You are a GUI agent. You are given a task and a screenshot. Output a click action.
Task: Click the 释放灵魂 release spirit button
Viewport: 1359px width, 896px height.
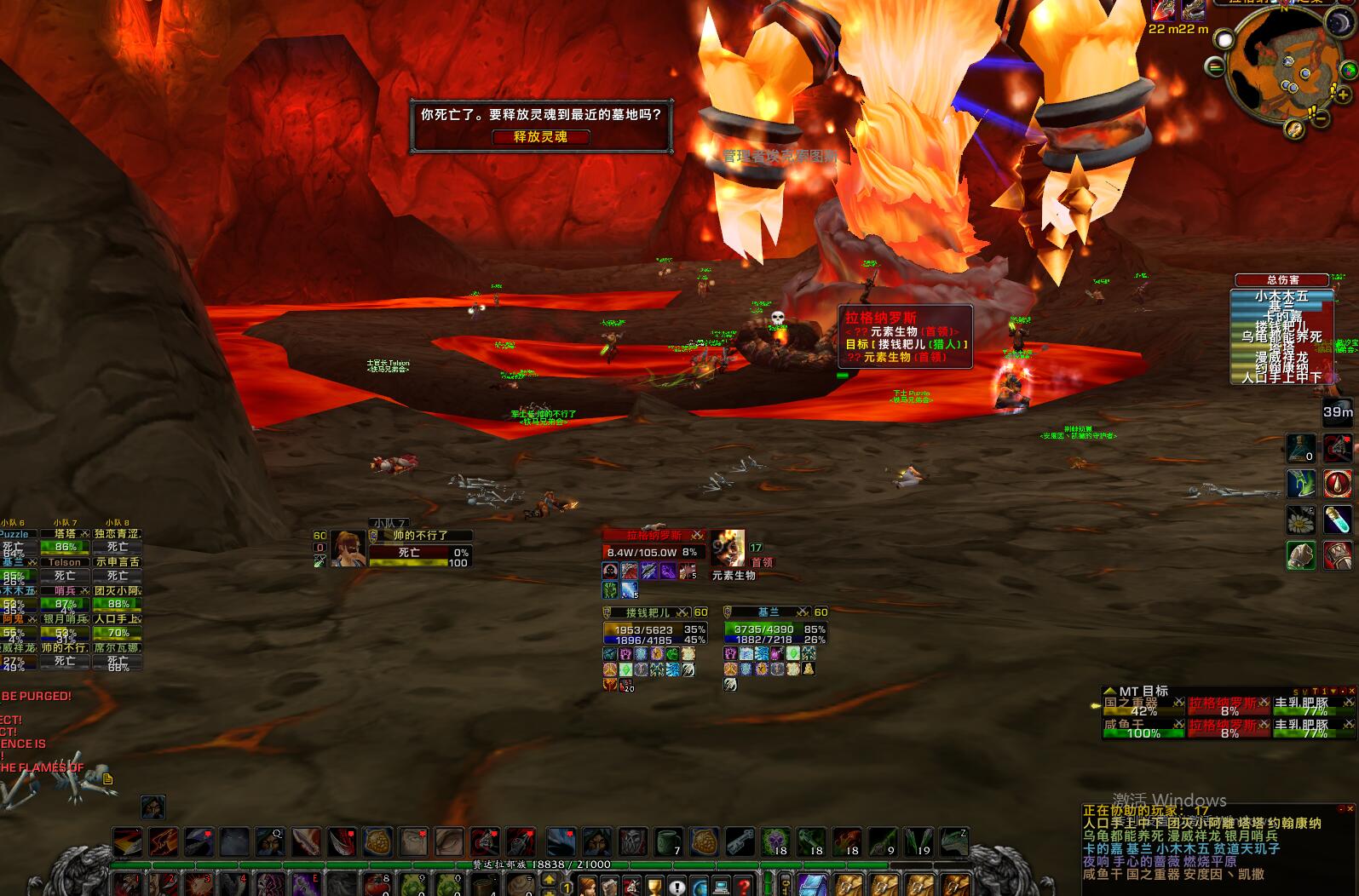tap(540, 137)
